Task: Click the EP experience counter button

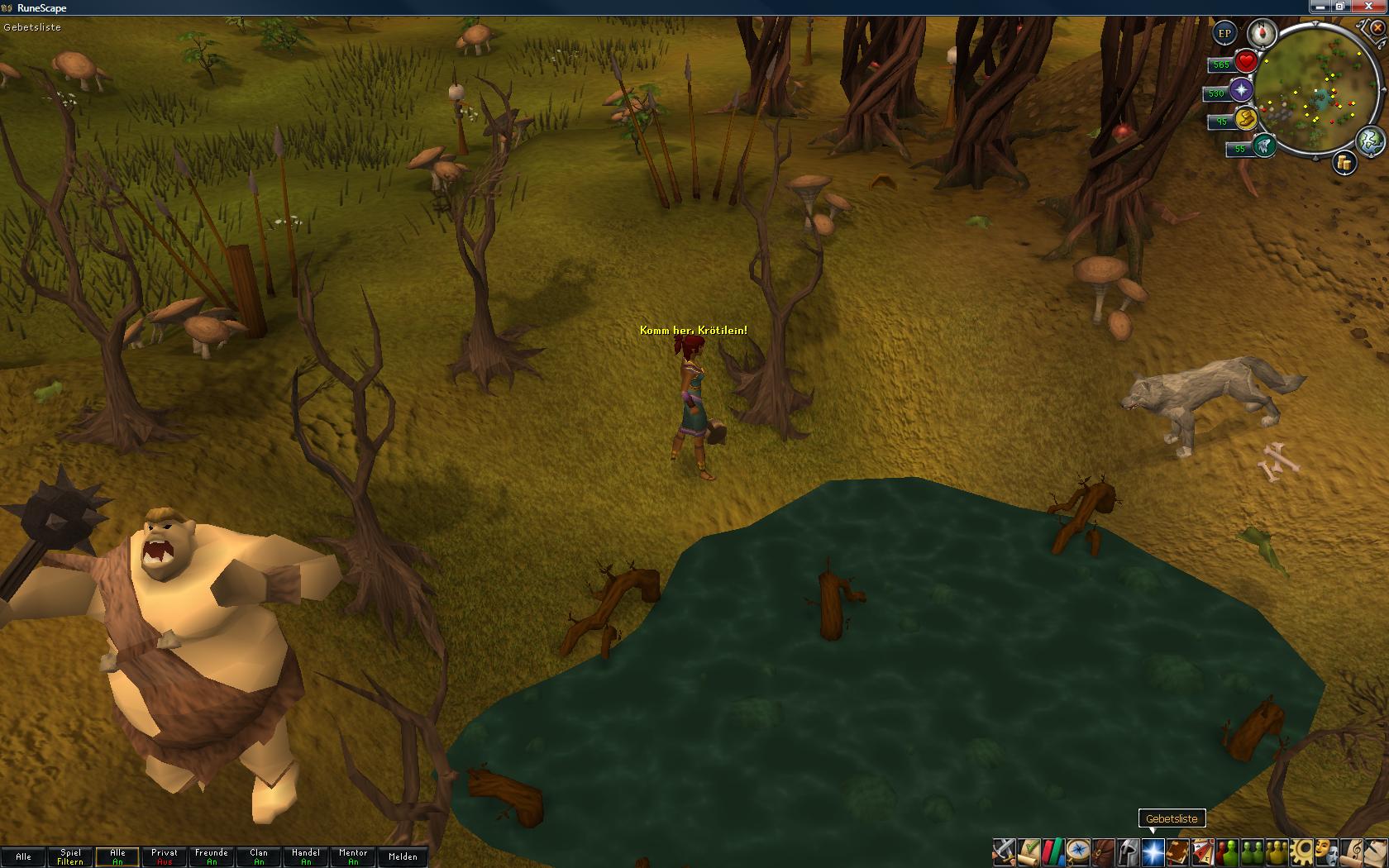Action: pyautogui.click(x=1224, y=34)
